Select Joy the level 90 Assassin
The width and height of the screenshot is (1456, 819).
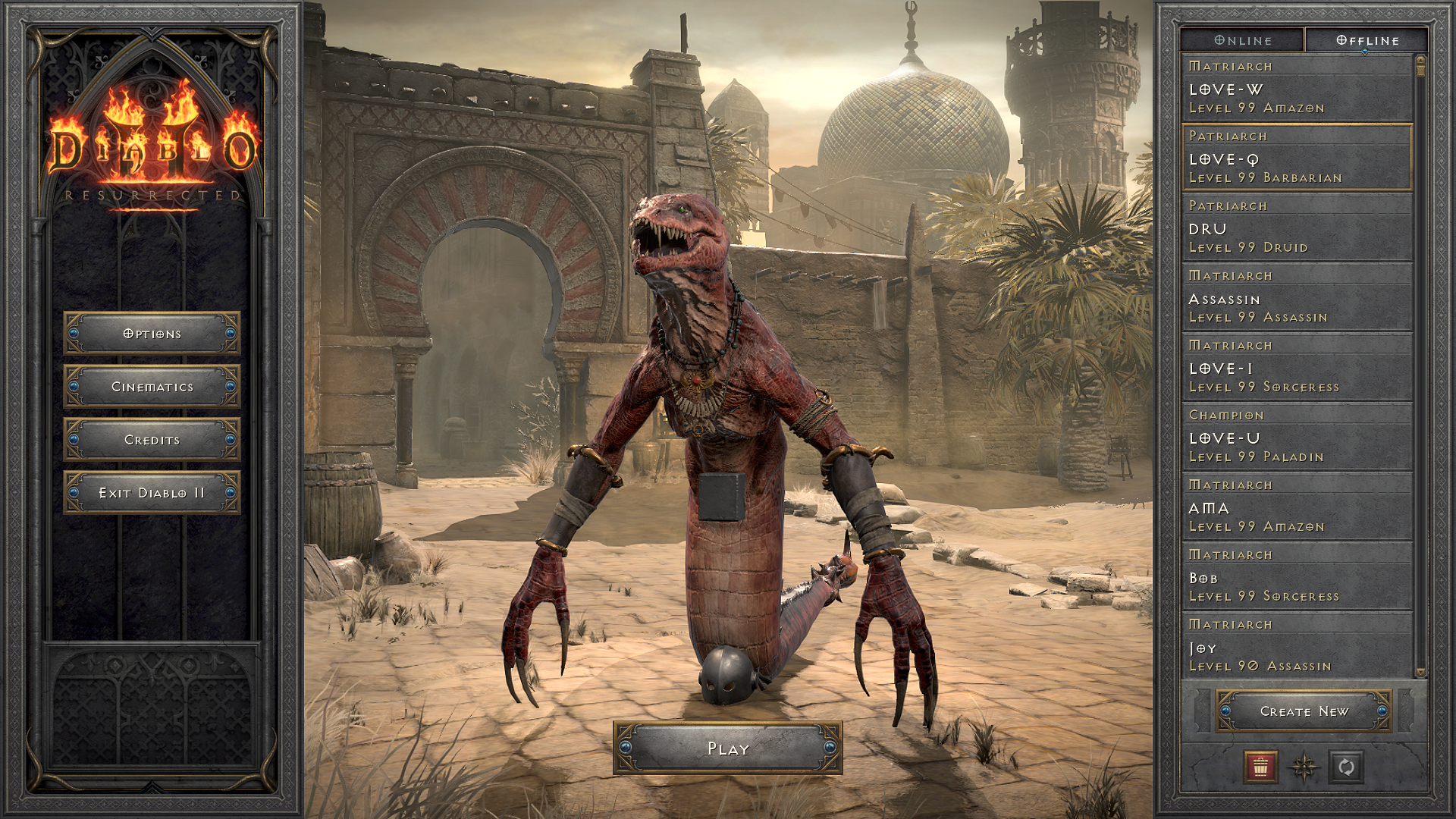(x=1297, y=647)
